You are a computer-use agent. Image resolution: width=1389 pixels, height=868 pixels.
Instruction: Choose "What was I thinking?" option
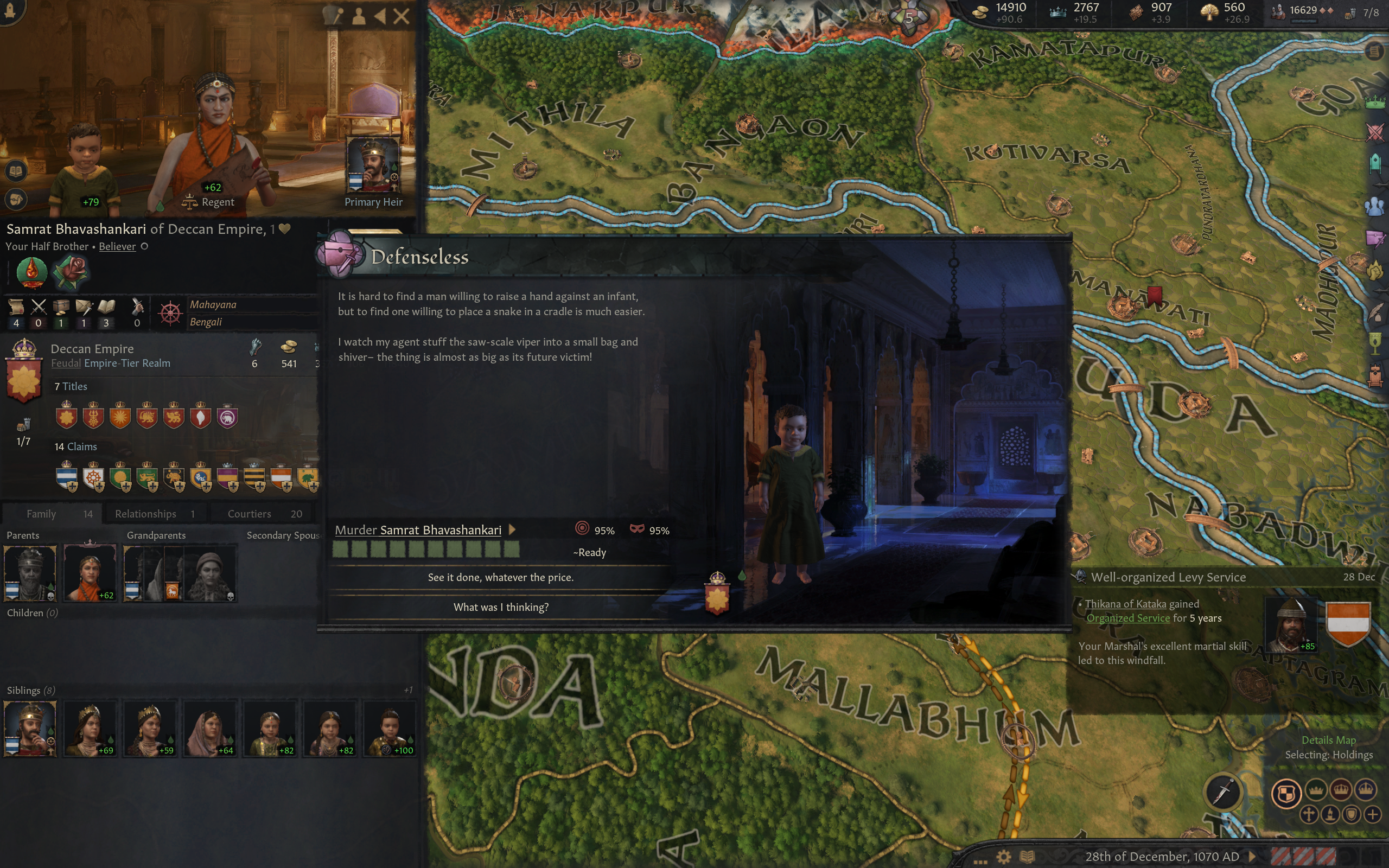pyautogui.click(x=500, y=608)
